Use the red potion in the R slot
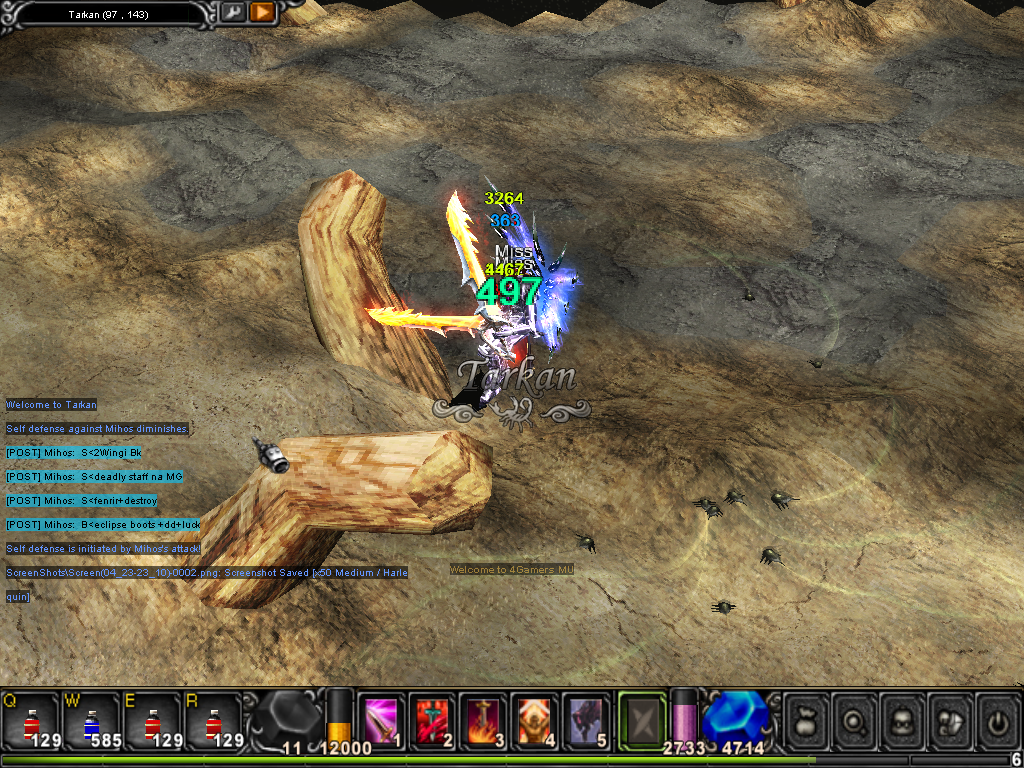 click(211, 722)
